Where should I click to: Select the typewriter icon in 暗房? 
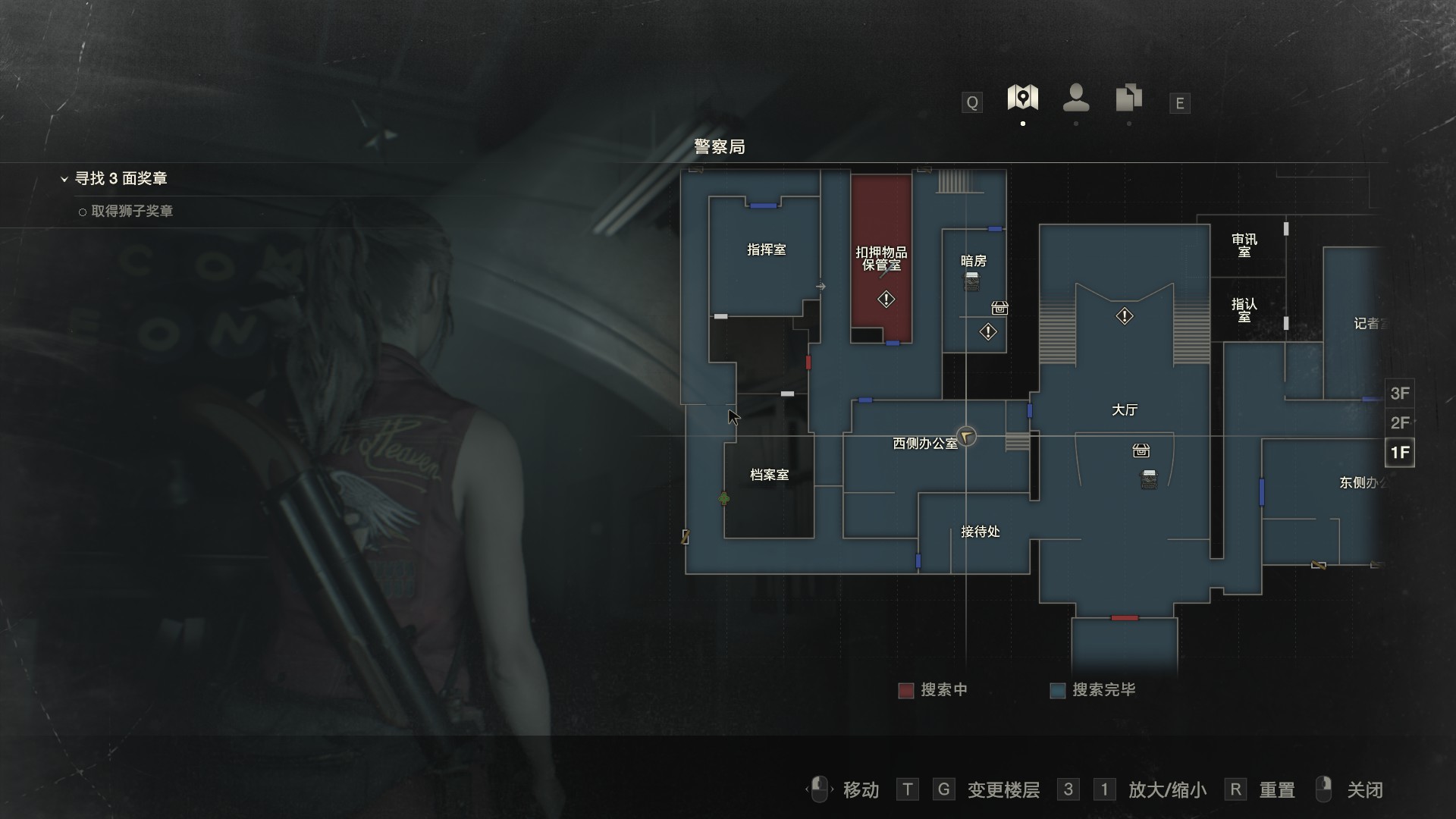[971, 282]
